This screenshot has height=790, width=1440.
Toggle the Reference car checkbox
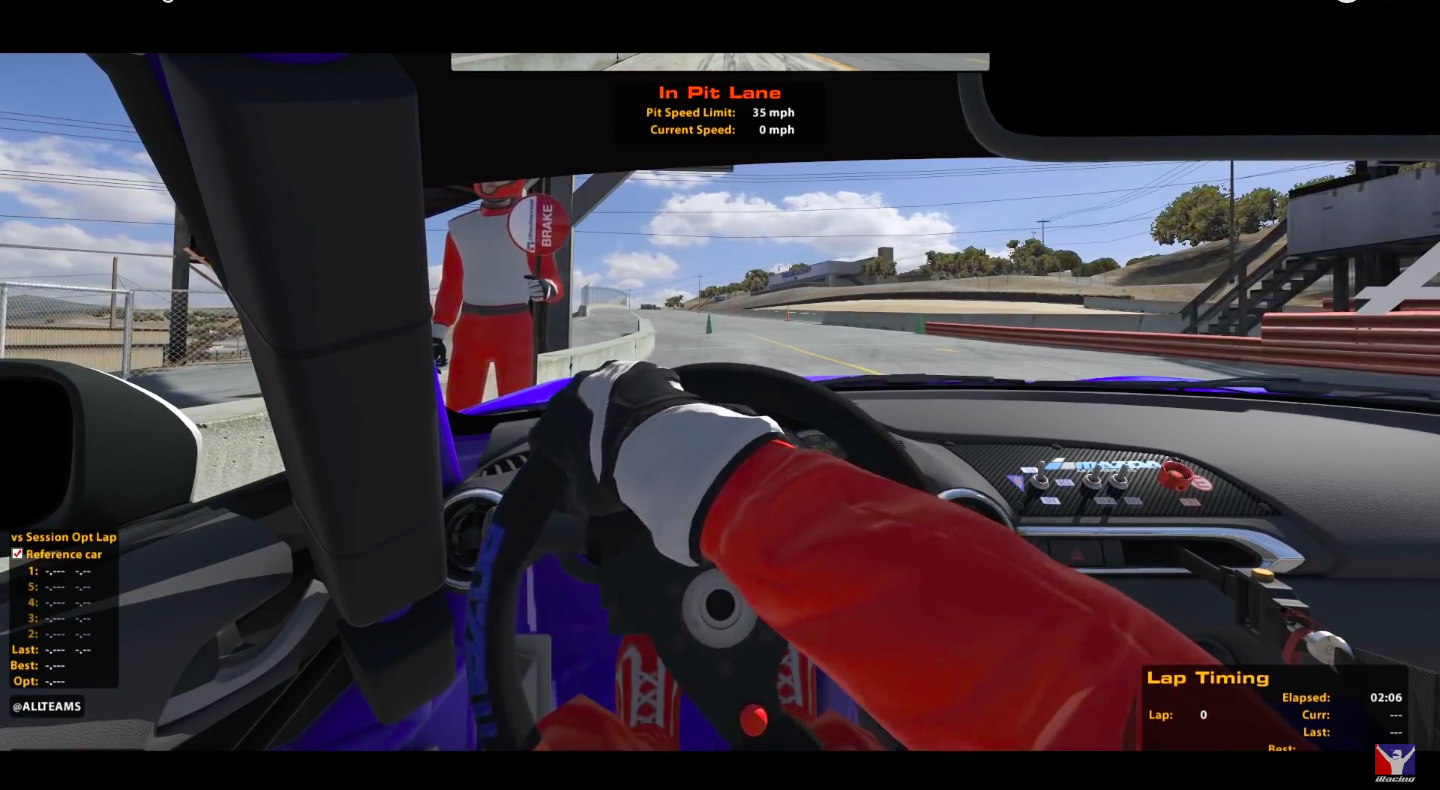pyautogui.click(x=17, y=554)
